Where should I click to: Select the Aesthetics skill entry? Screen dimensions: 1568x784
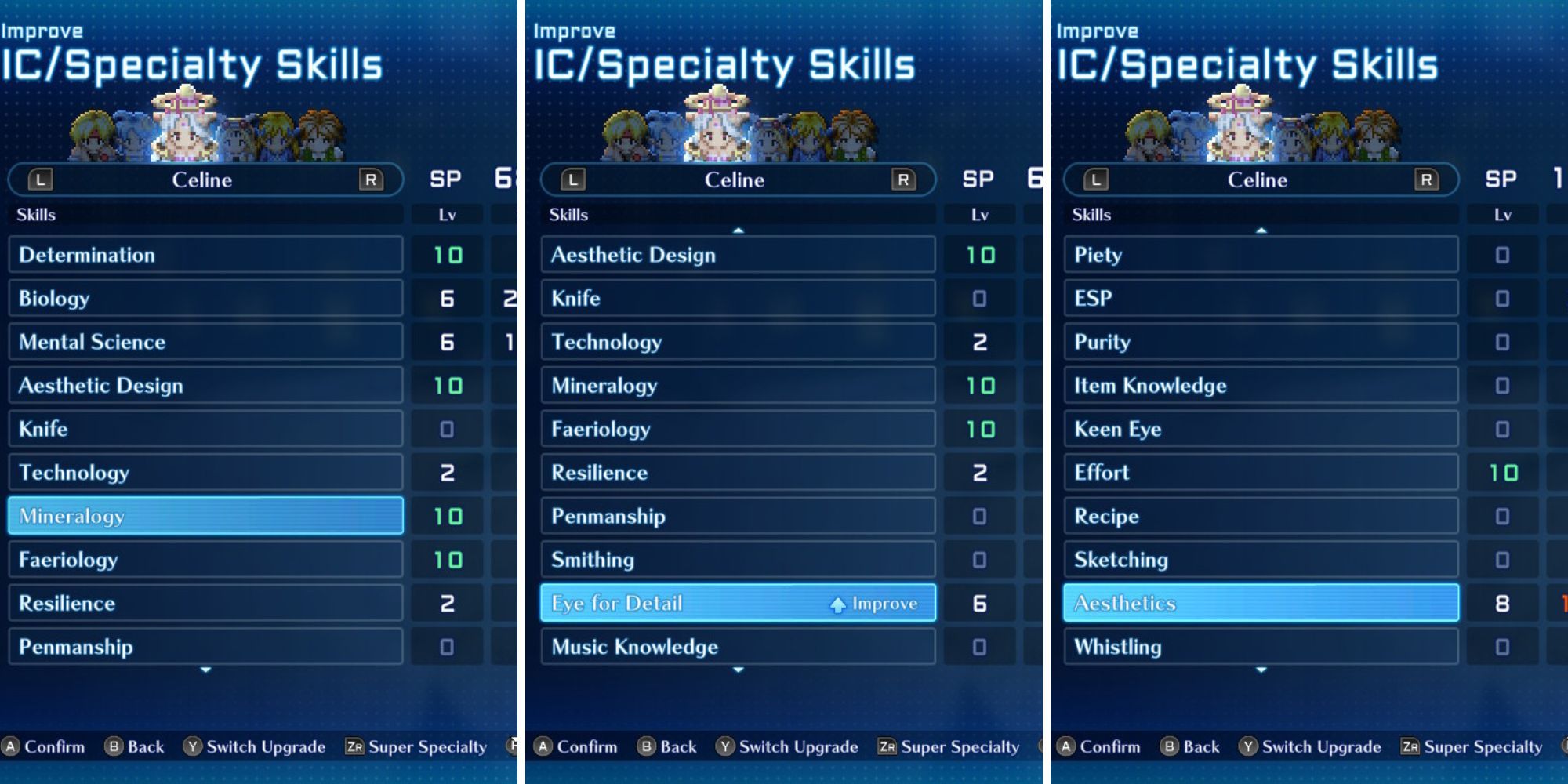(x=1262, y=604)
